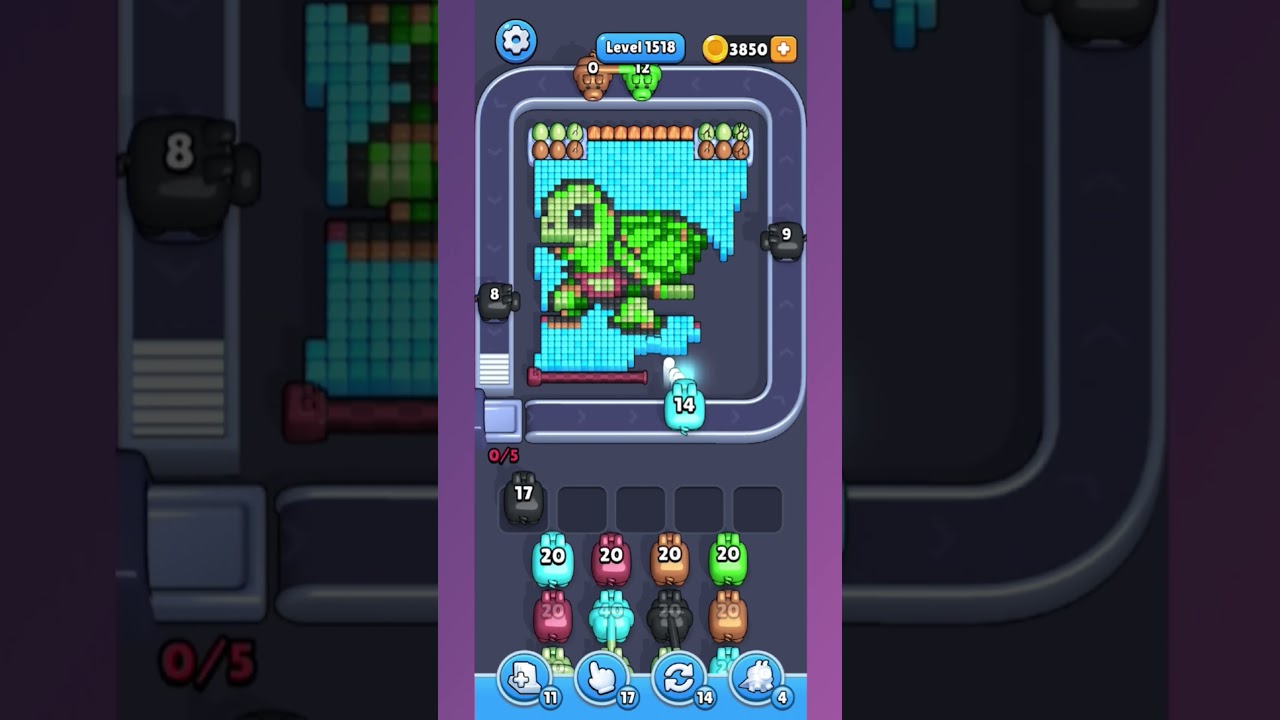
Task: Open the settings gear icon
Action: coord(517,41)
